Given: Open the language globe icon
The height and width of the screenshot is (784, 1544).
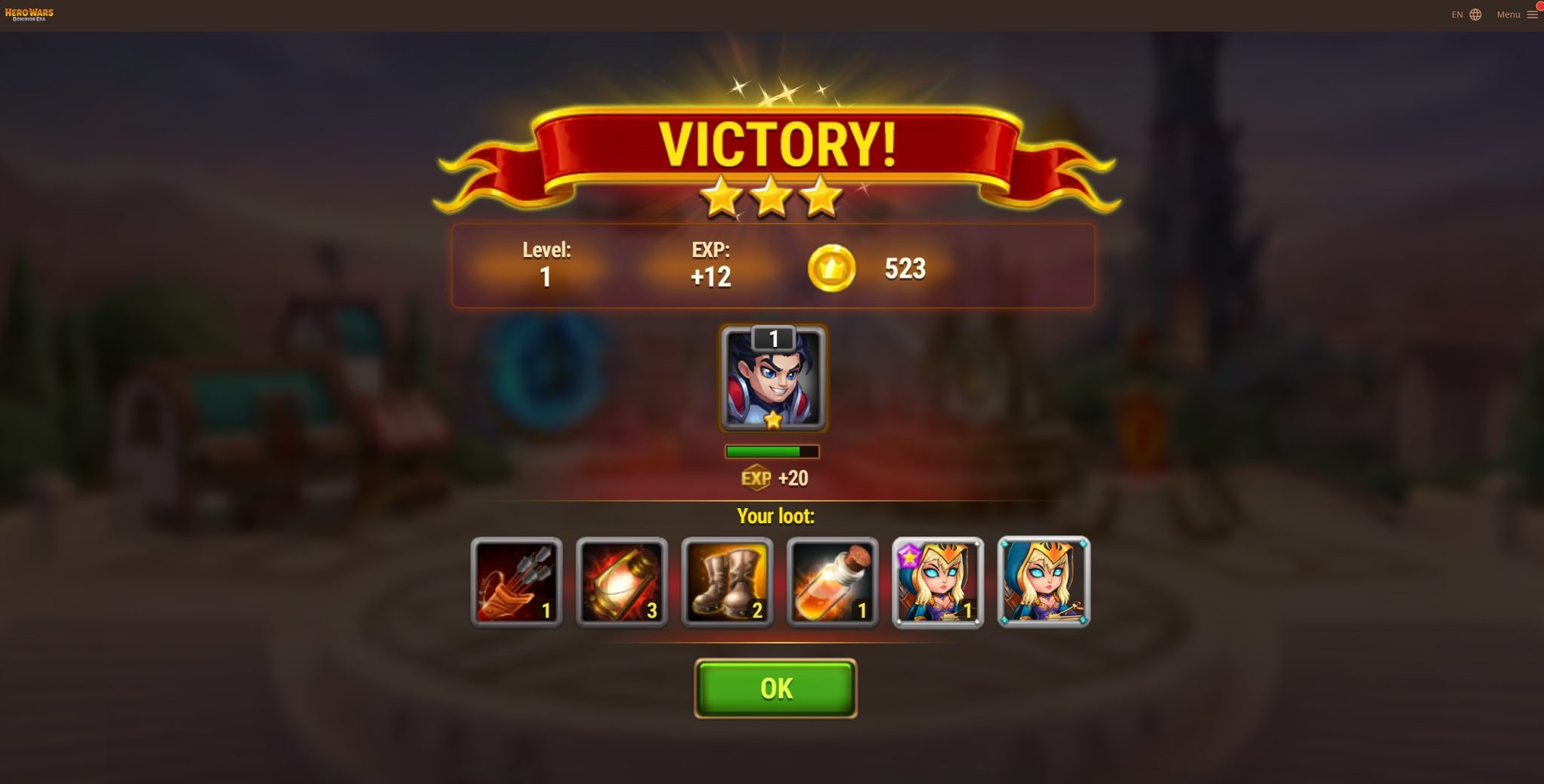Looking at the screenshot, I should click(x=1475, y=14).
